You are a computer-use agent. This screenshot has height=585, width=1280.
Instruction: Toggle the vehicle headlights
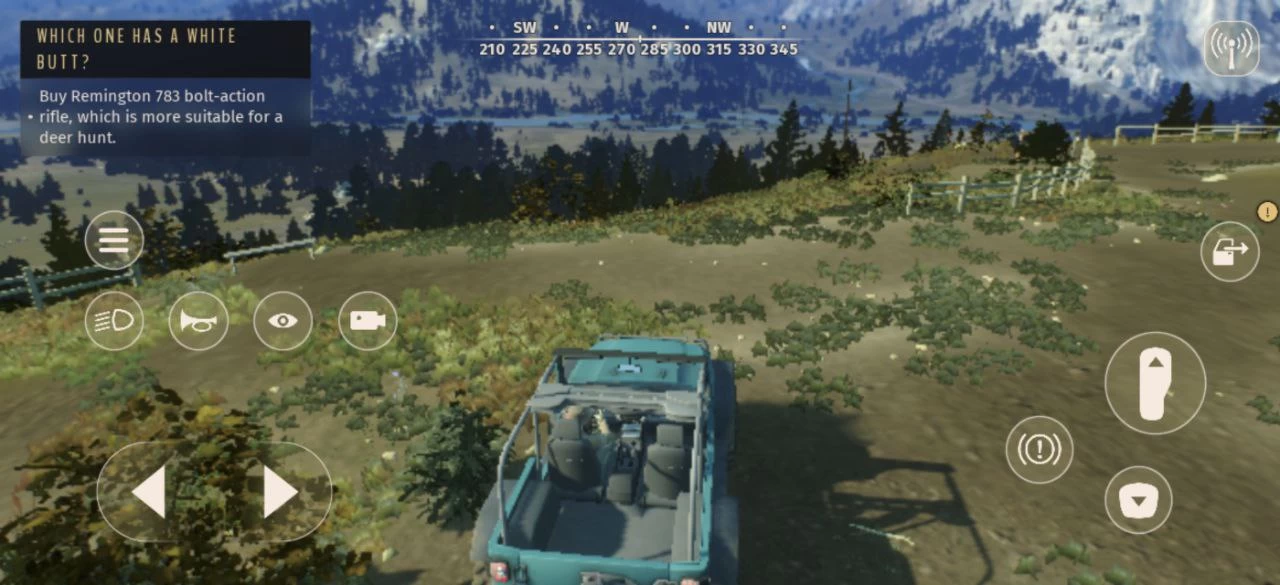pyautogui.click(x=114, y=320)
